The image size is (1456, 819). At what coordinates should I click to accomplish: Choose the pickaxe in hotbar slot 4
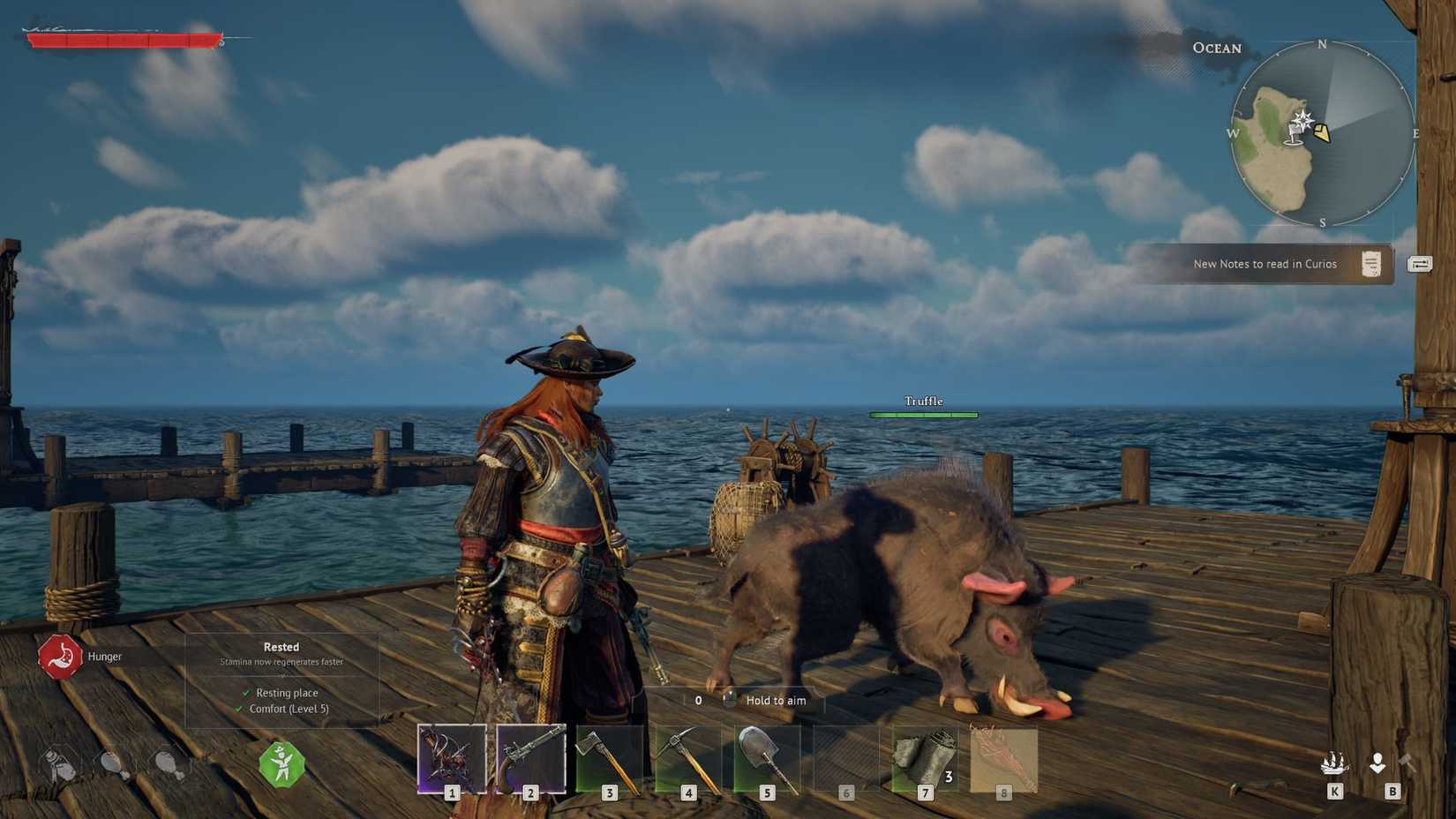pos(687,759)
